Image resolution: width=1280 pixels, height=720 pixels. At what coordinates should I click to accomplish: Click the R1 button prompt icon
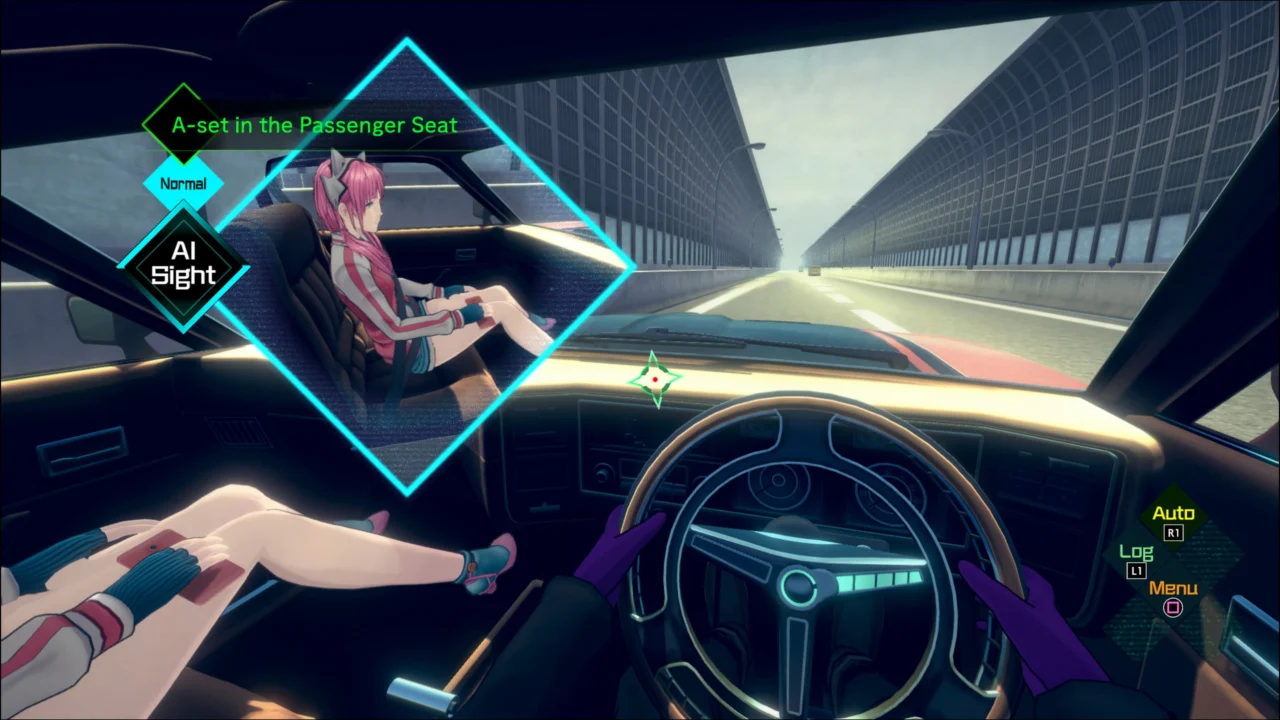point(1173,533)
